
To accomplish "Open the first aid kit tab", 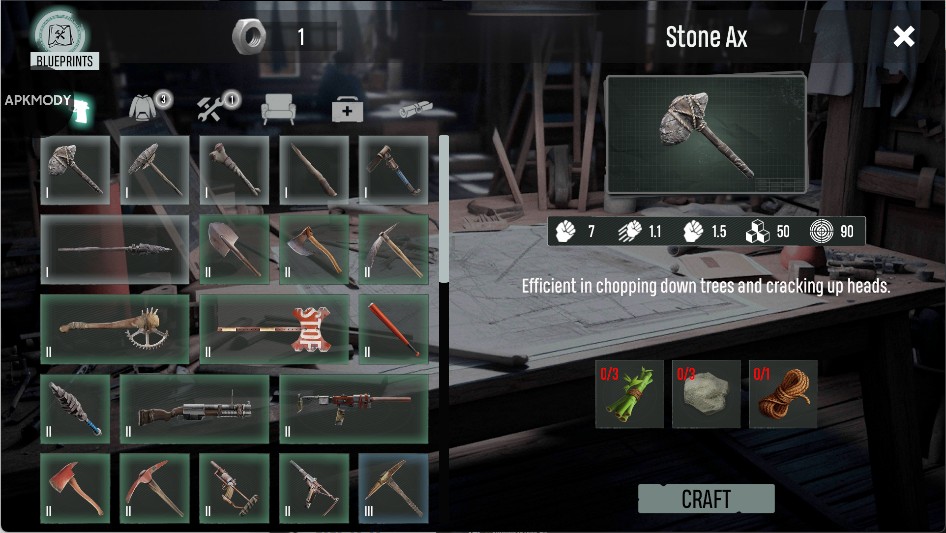I will 347,110.
